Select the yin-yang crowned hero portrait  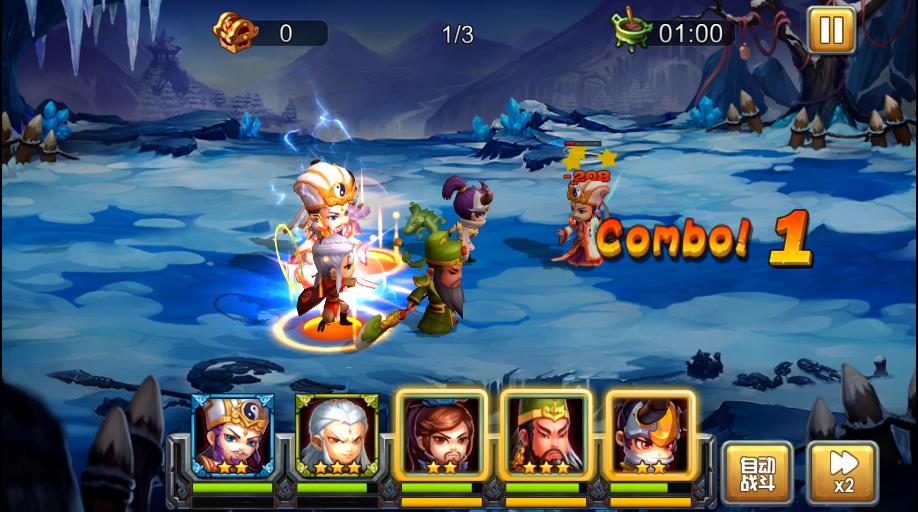coord(232,435)
